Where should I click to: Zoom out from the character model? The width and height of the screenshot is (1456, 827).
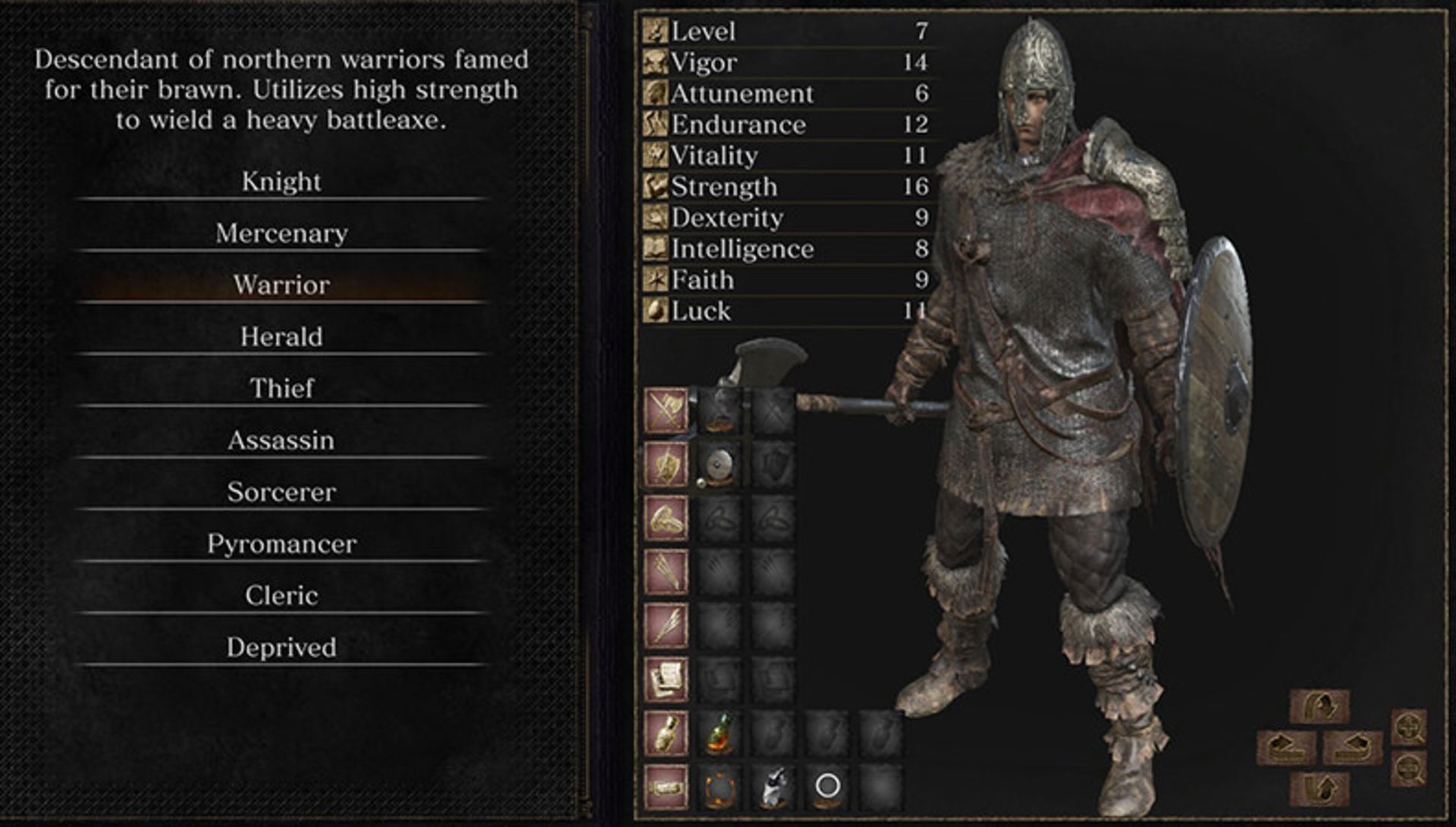(x=1408, y=768)
